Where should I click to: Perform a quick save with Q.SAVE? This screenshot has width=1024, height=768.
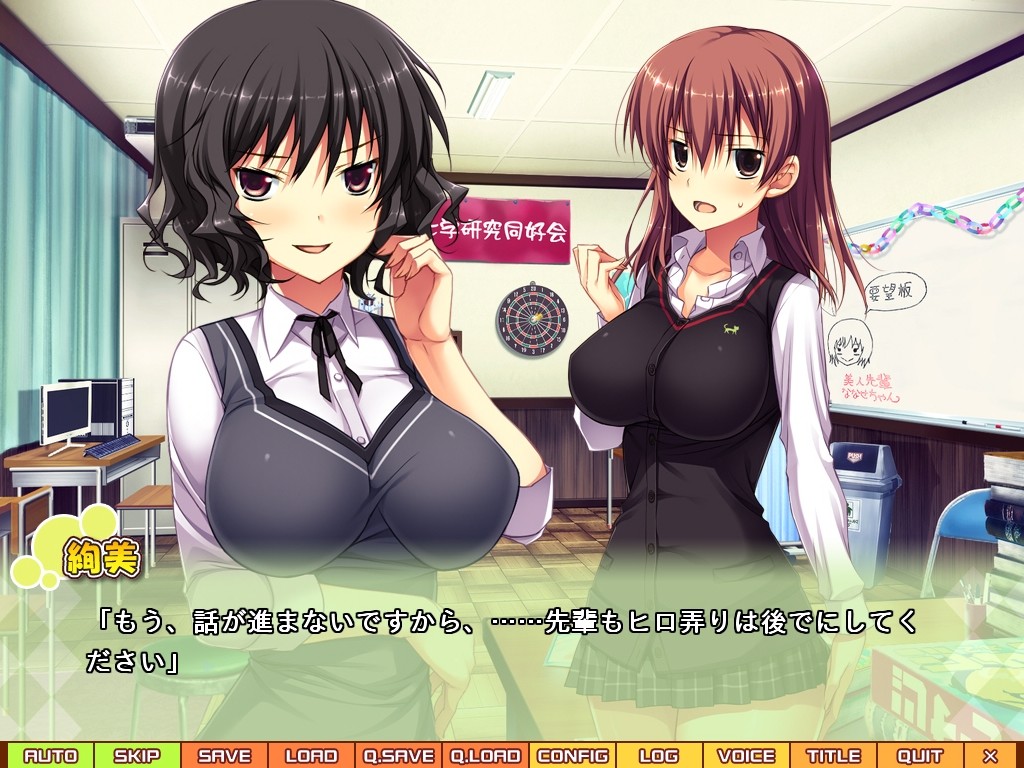tap(398, 756)
